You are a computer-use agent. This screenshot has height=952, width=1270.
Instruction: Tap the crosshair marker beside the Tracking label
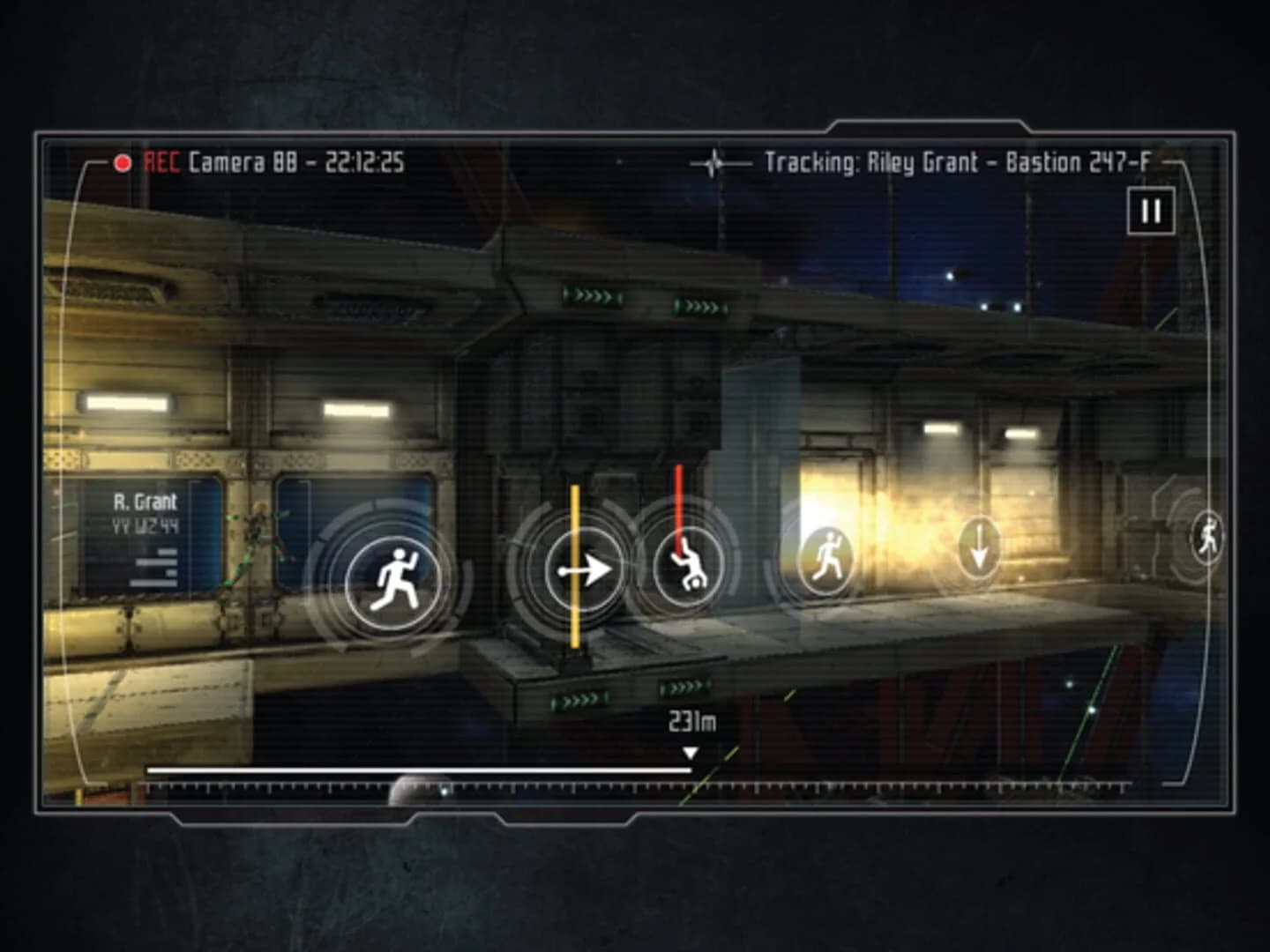click(713, 162)
